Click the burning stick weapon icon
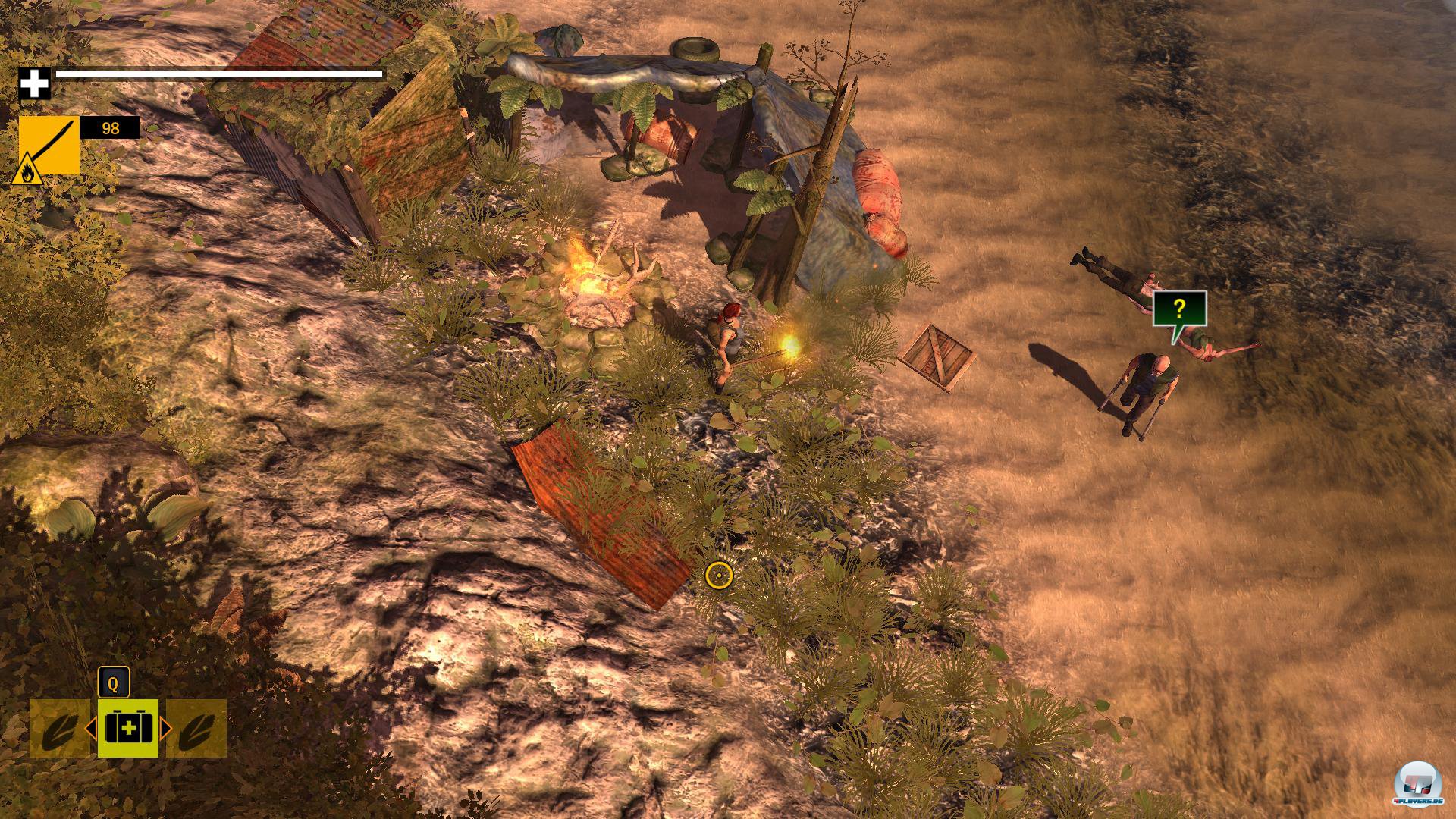The image size is (1456, 819). pyautogui.click(x=49, y=146)
